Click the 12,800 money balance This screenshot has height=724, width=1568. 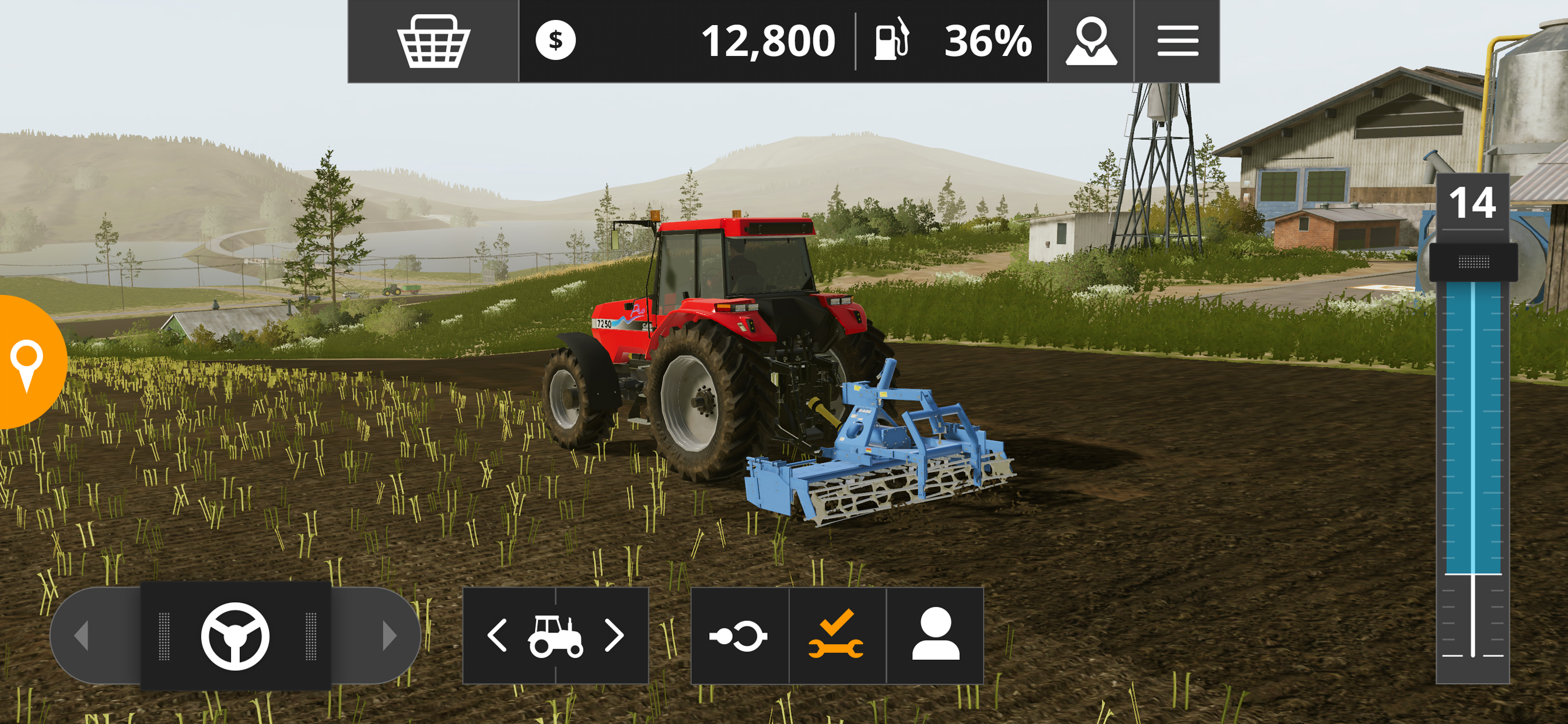(x=769, y=41)
